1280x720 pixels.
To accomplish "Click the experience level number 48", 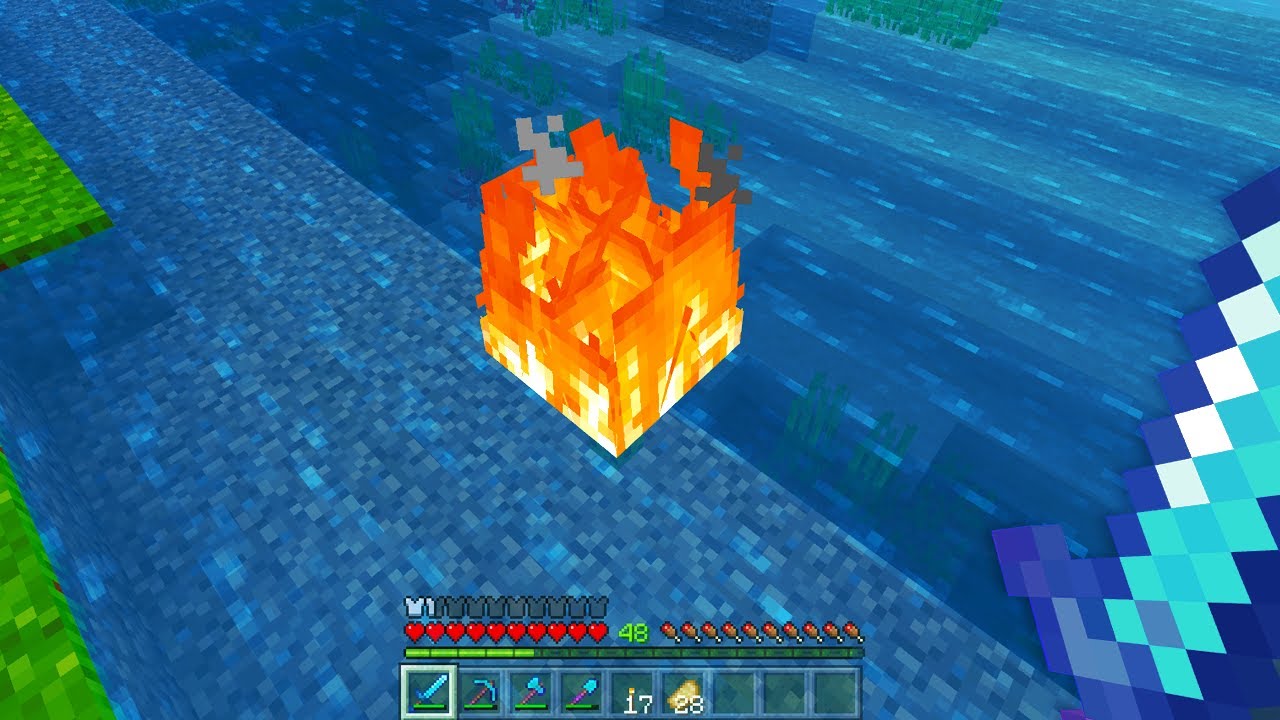I will [631, 631].
